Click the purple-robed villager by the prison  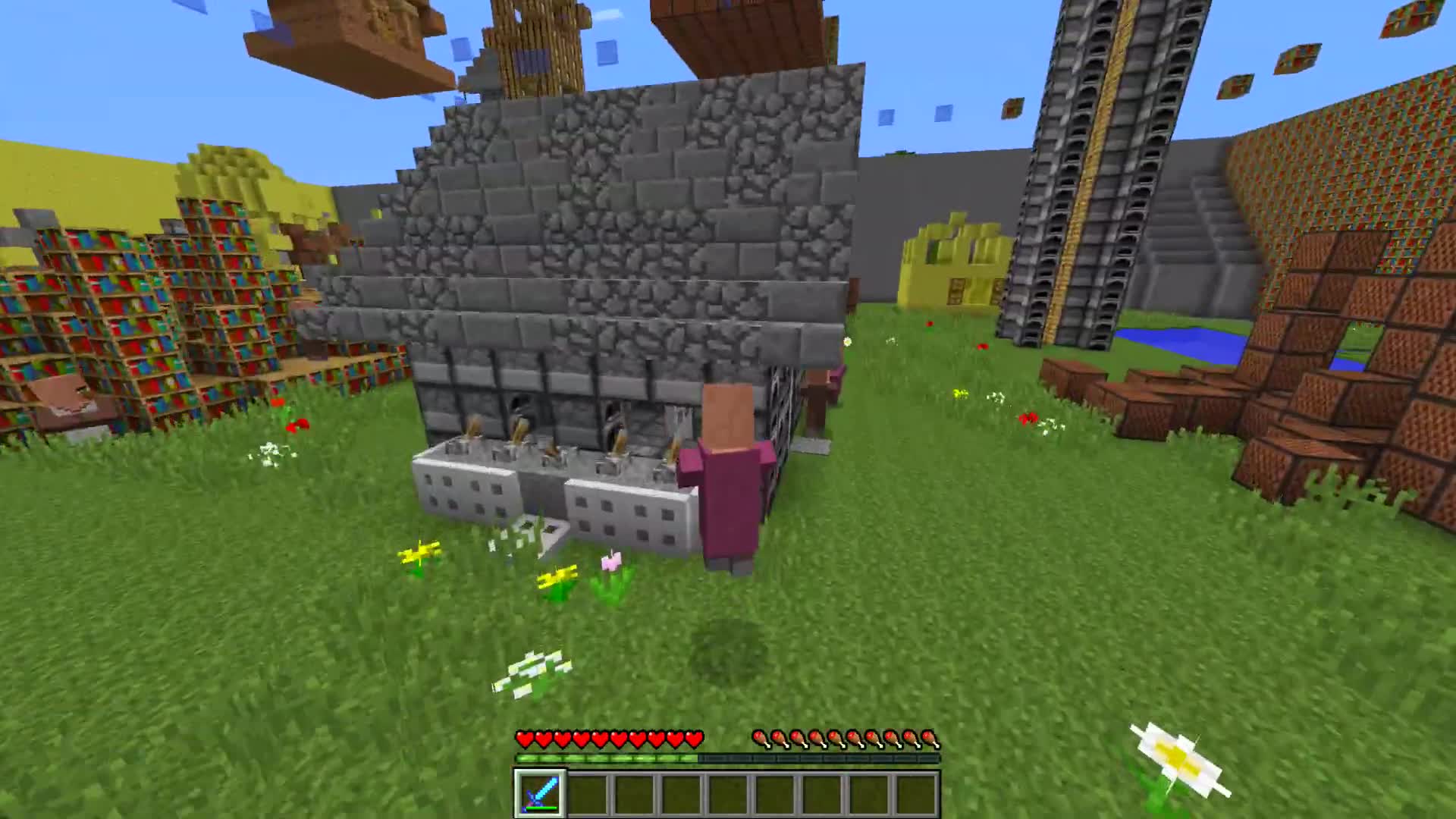[728, 478]
